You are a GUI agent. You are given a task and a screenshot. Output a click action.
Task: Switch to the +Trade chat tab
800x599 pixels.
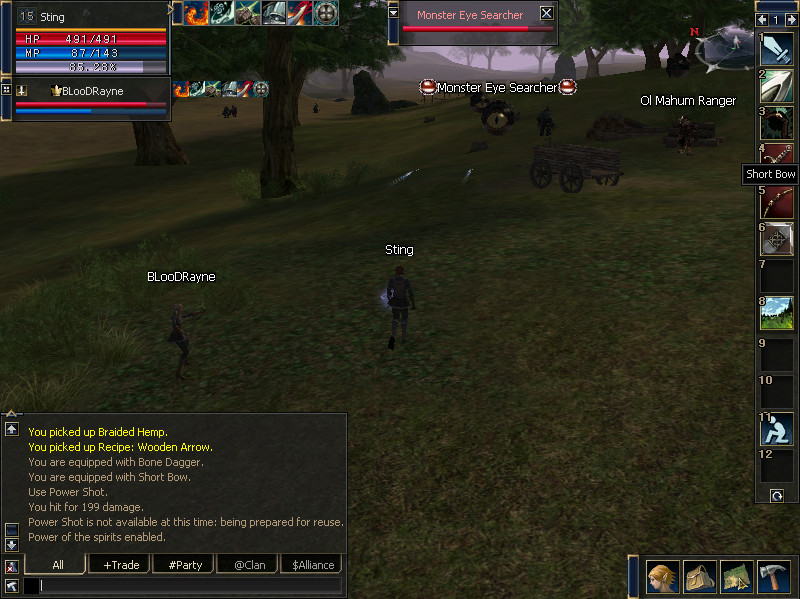tap(121, 565)
